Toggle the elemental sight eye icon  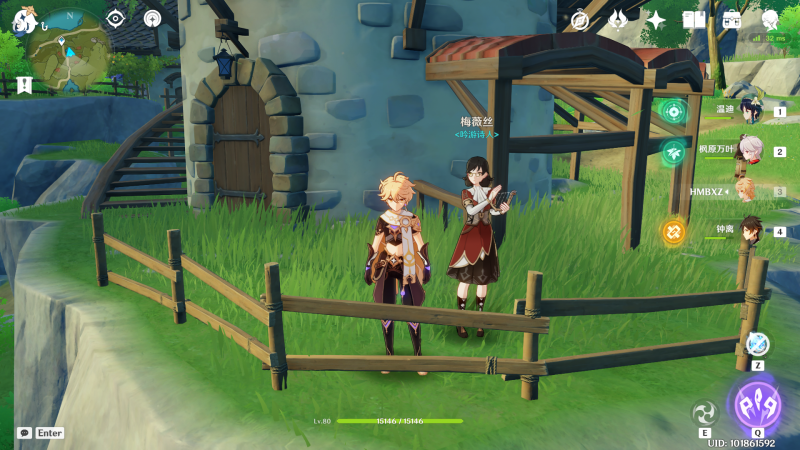pyautogui.click(x=115, y=18)
